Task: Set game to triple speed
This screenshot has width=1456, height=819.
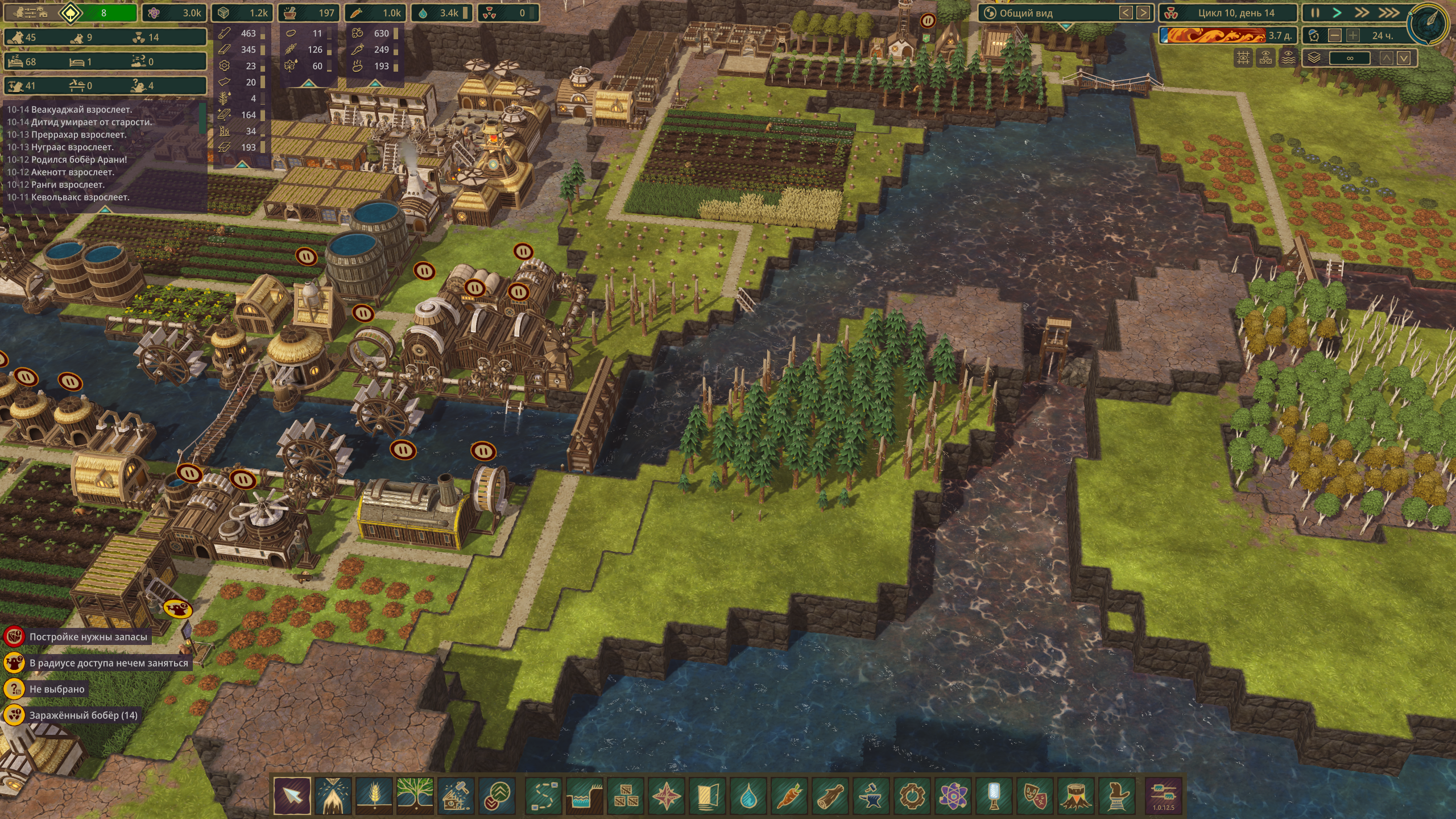Action: tap(1388, 13)
